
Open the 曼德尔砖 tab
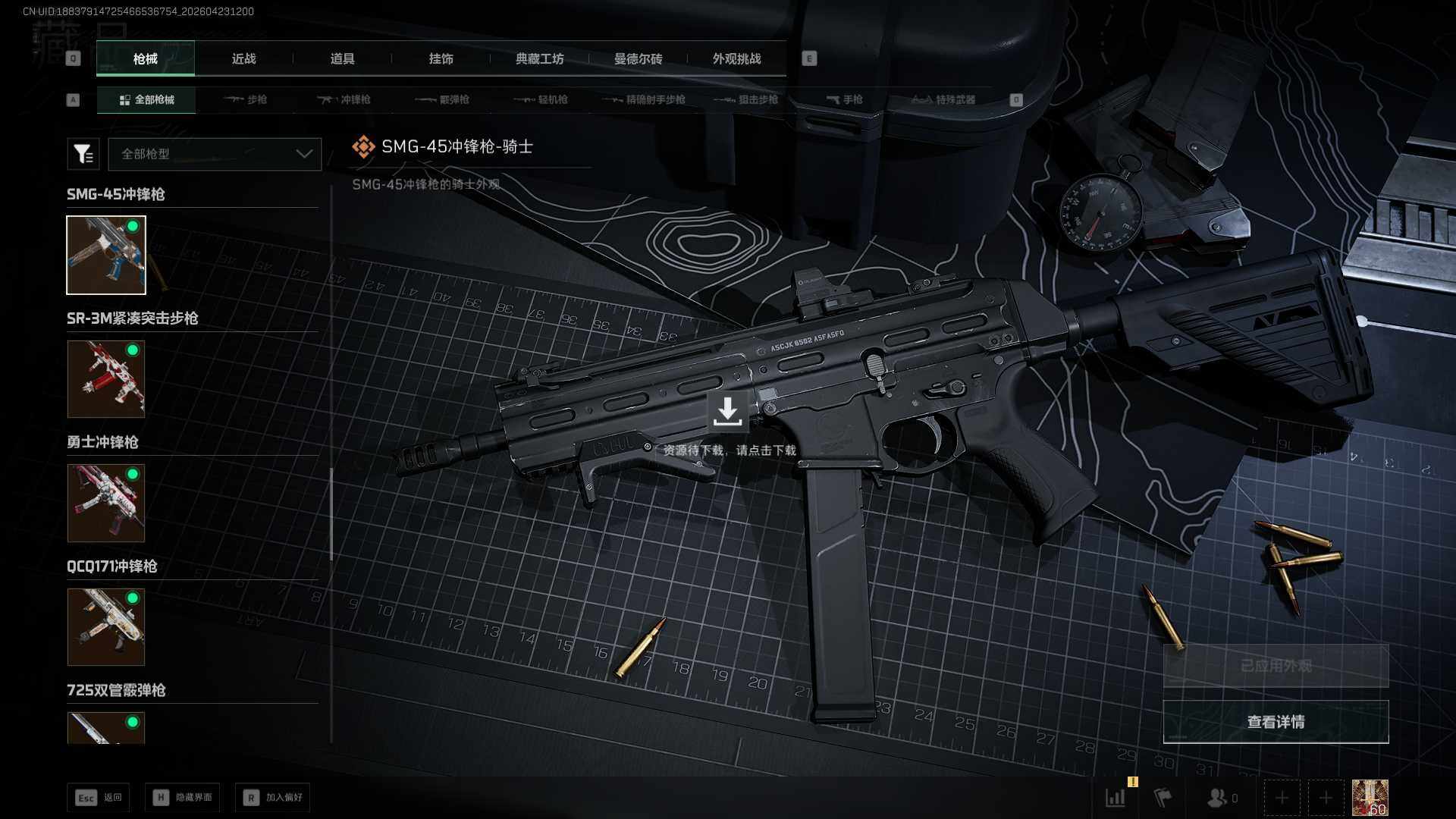(x=638, y=59)
